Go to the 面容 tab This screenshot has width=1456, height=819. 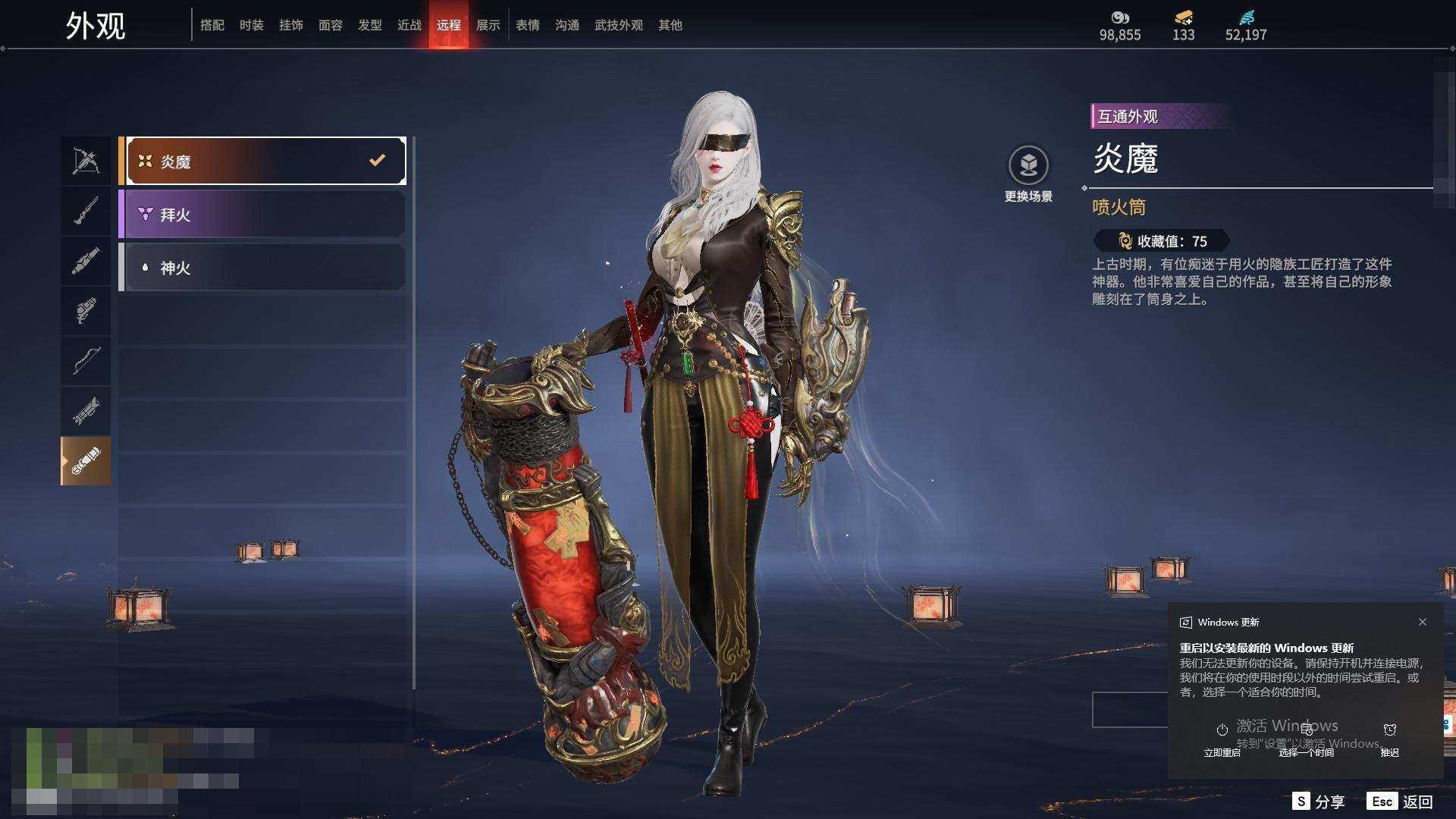pos(331,25)
